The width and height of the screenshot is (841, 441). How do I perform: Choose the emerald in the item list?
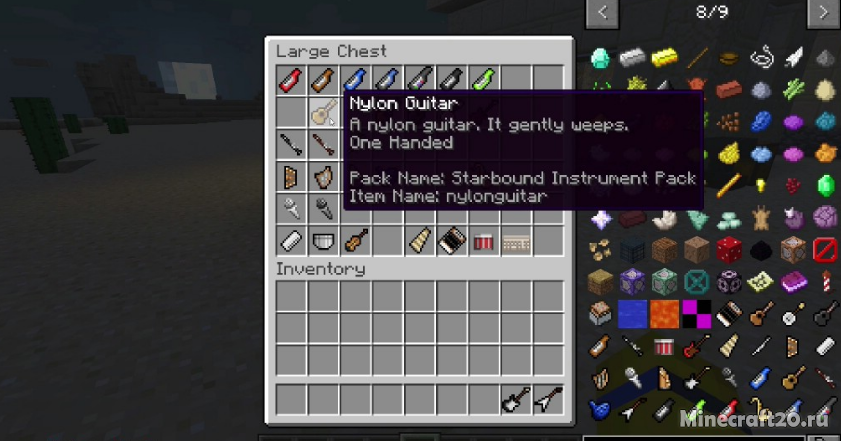coord(825,186)
